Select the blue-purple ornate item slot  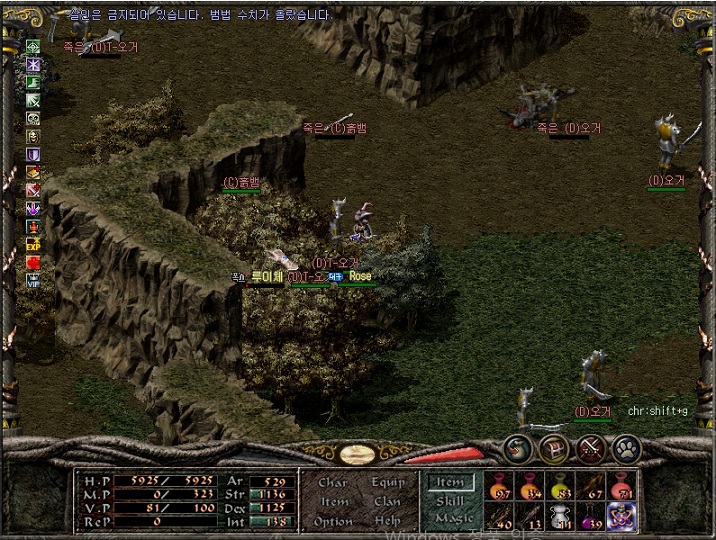tap(622, 515)
